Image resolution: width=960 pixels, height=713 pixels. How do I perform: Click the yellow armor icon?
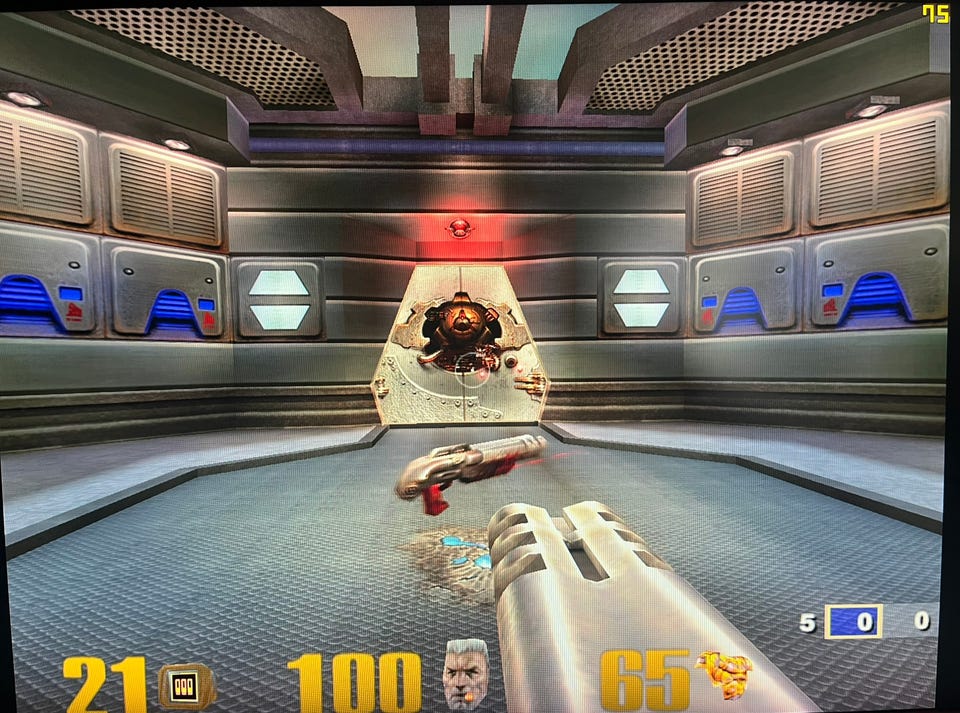pos(724,674)
